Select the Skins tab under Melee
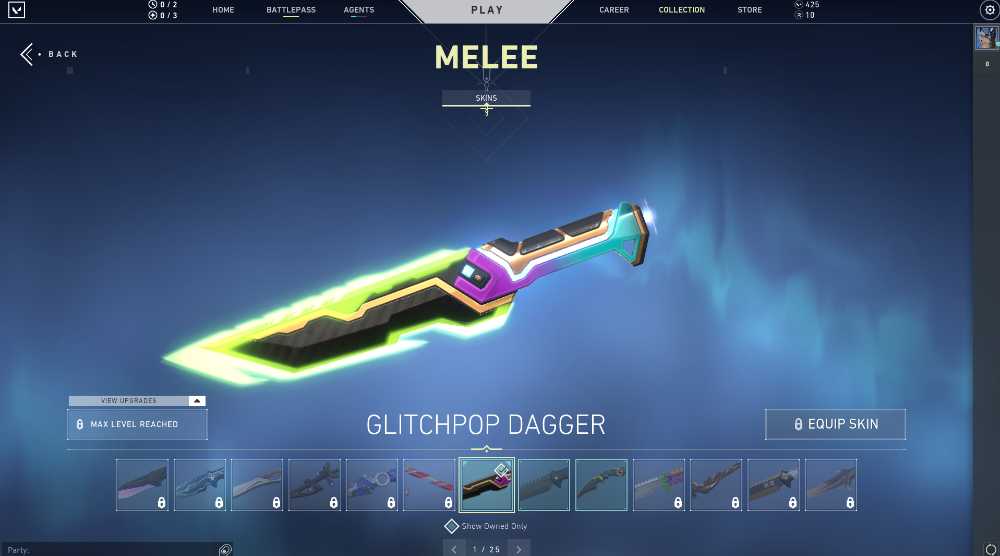The image size is (1000, 556). [x=486, y=98]
